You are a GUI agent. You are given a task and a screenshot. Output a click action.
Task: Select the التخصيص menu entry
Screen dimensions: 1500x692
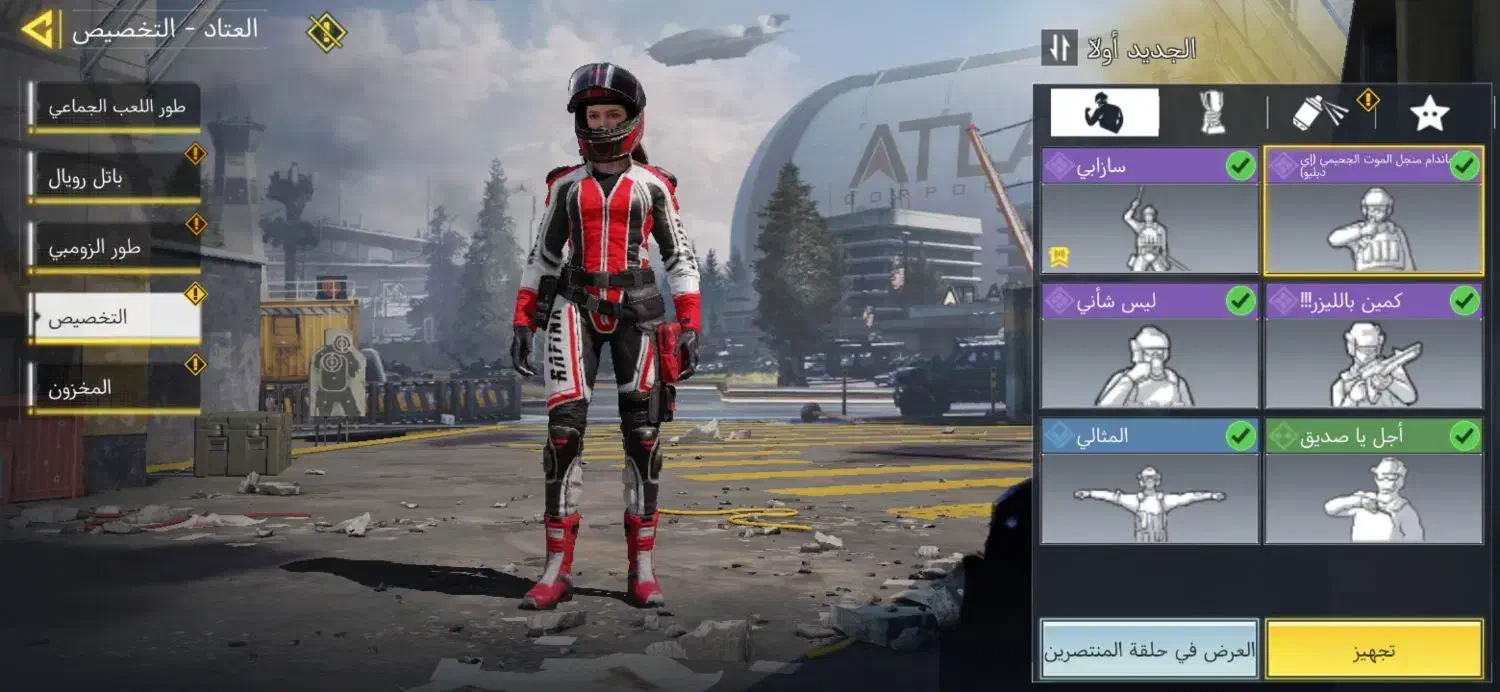115,318
